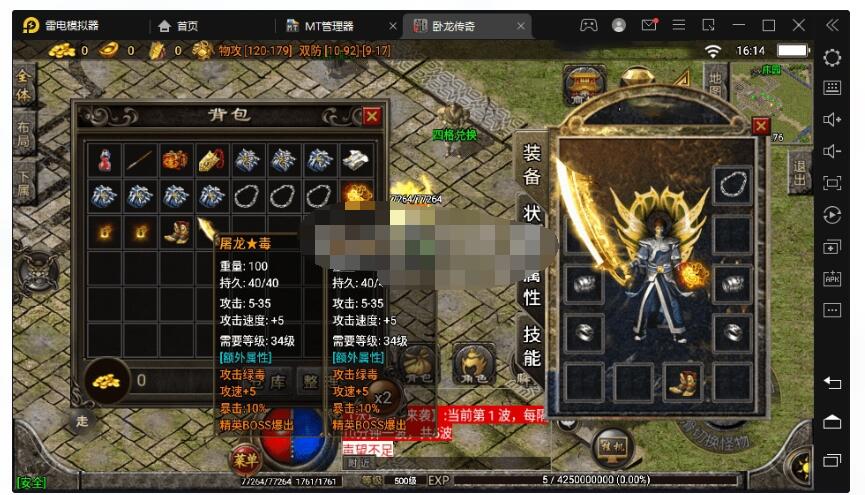865x495 pixels.
Task: Close the character equipment panel
Action: (x=761, y=125)
